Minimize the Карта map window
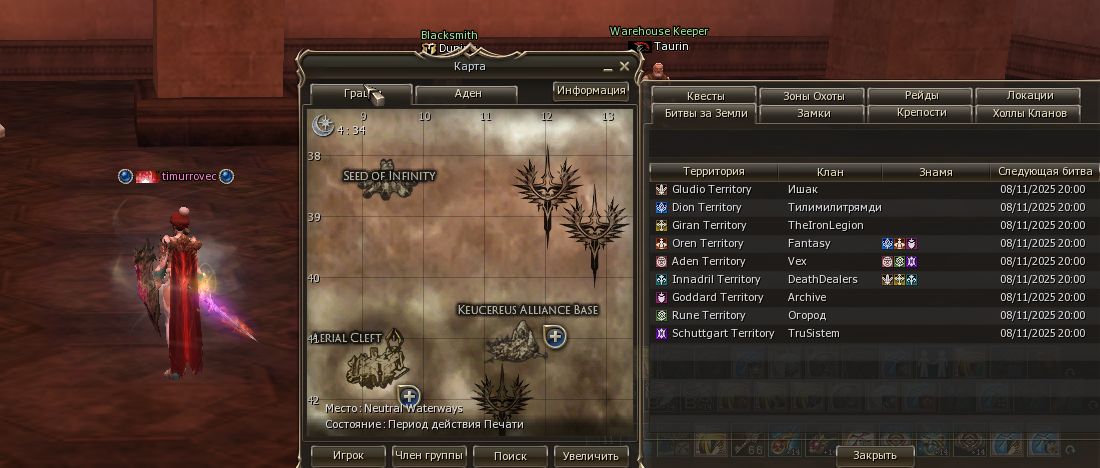The height and width of the screenshot is (468, 1100). click(x=607, y=68)
